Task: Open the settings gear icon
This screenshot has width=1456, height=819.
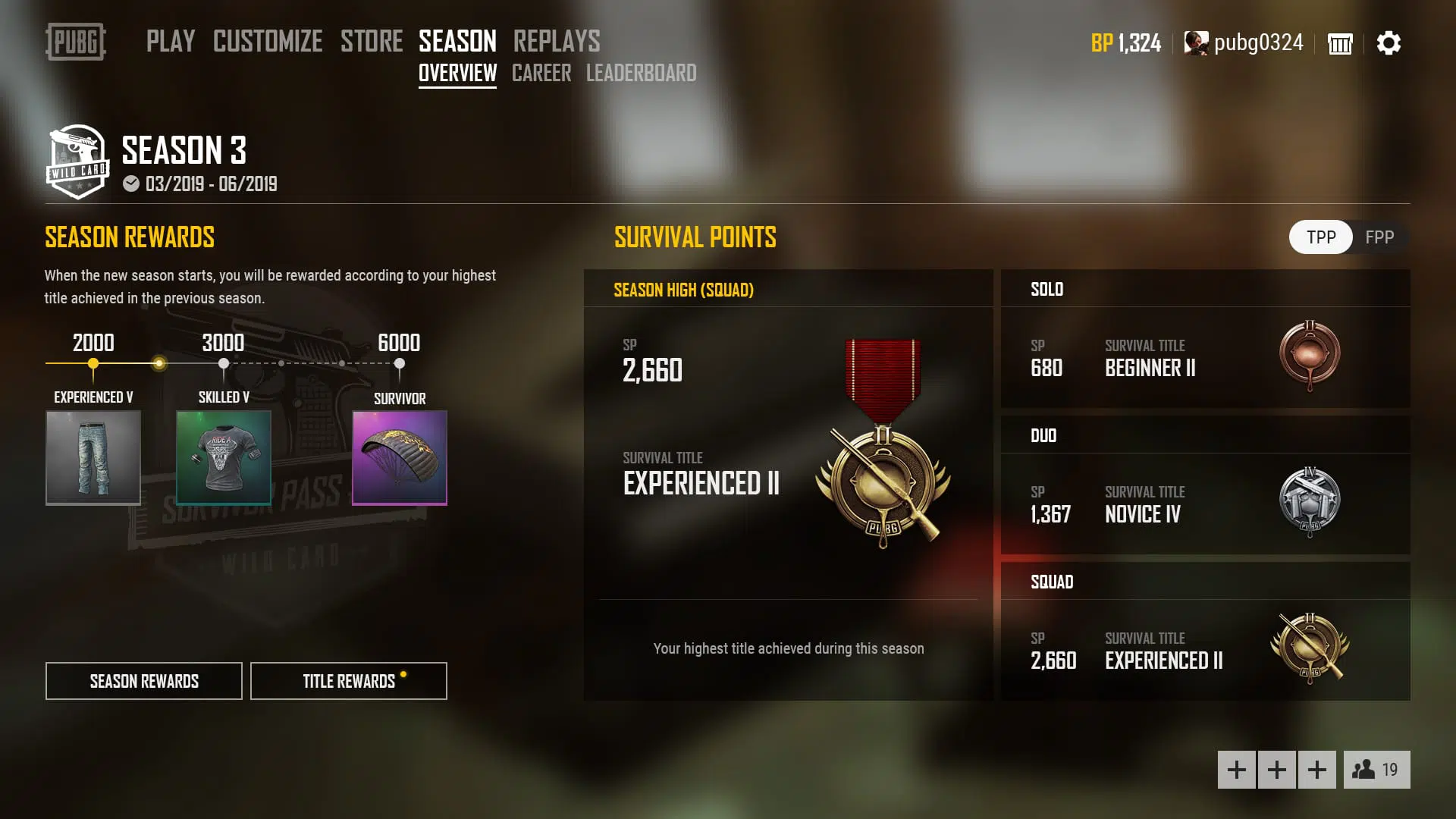Action: click(1389, 43)
